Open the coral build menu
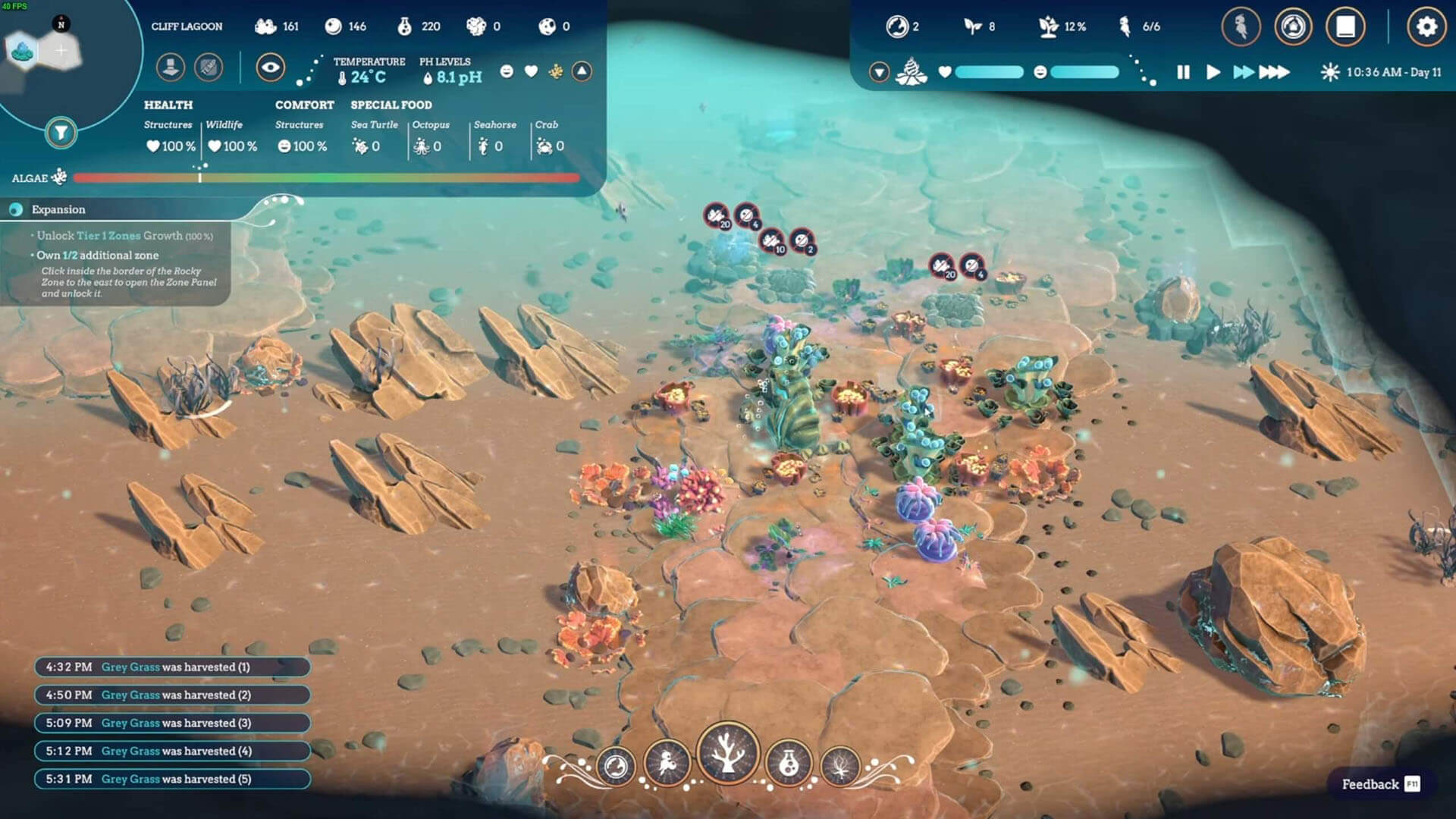 727,753
